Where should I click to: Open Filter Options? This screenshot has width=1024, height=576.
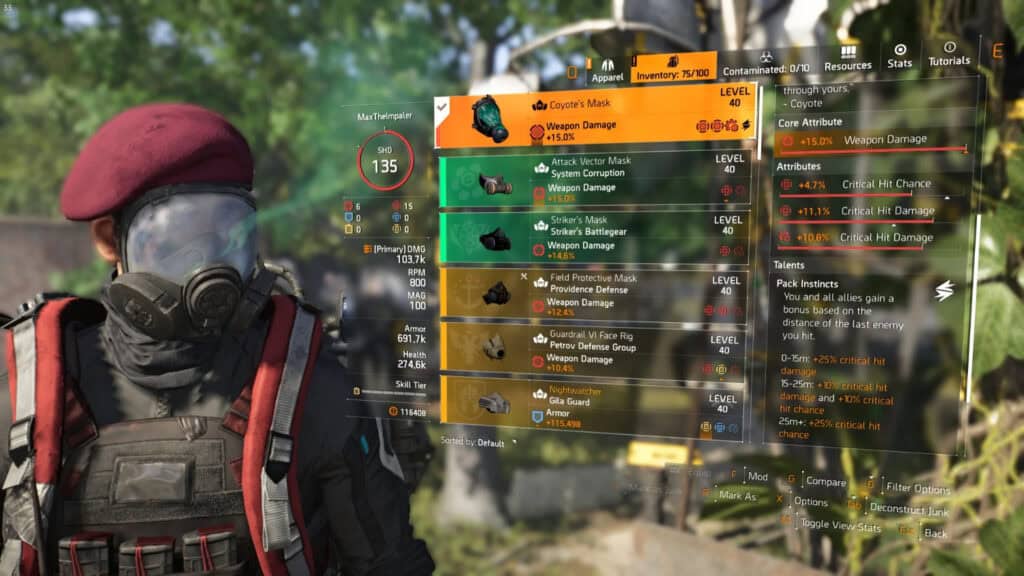click(x=916, y=488)
